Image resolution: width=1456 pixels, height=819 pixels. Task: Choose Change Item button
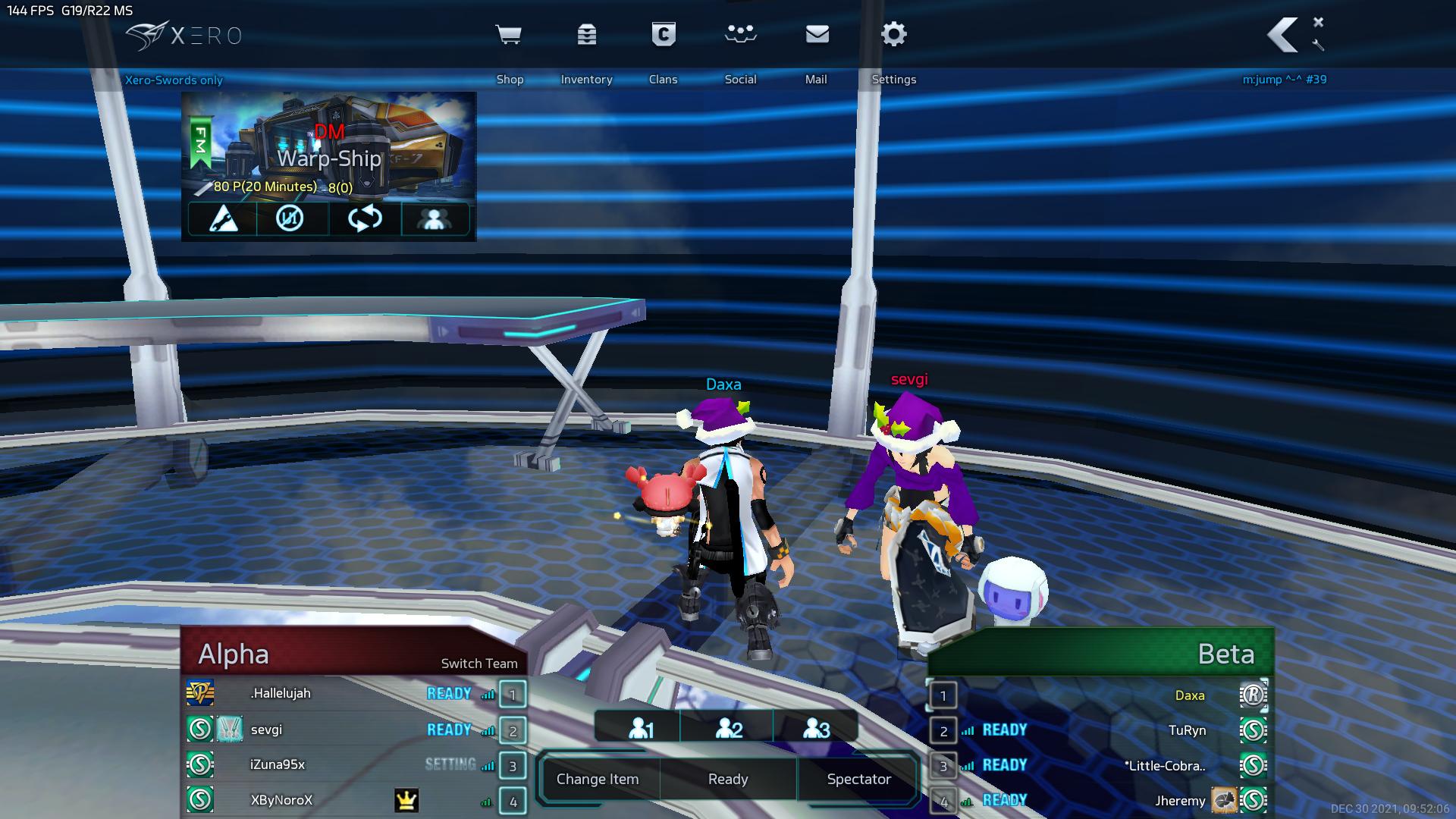tap(598, 779)
